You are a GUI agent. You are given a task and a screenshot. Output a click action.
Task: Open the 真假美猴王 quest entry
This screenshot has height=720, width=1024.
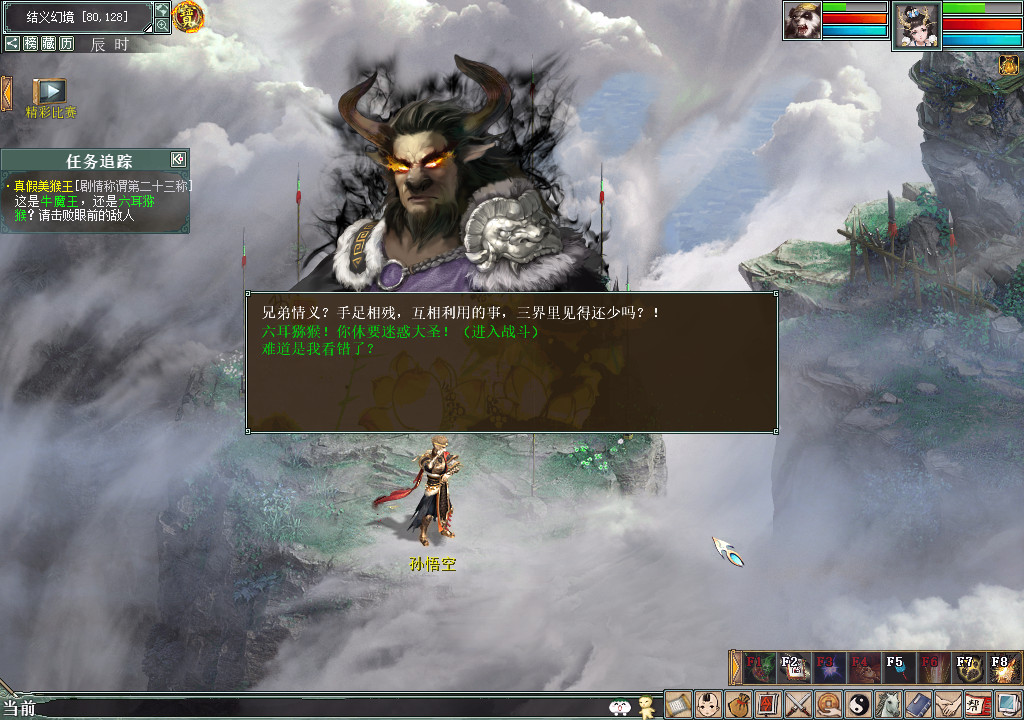(x=44, y=186)
